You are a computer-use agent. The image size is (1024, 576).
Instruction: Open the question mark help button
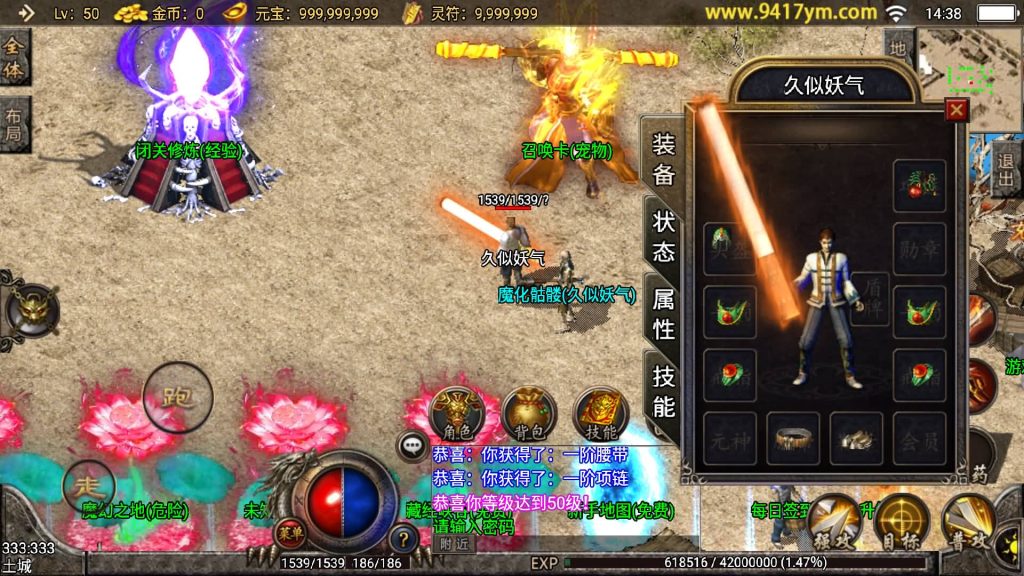[x=403, y=539]
